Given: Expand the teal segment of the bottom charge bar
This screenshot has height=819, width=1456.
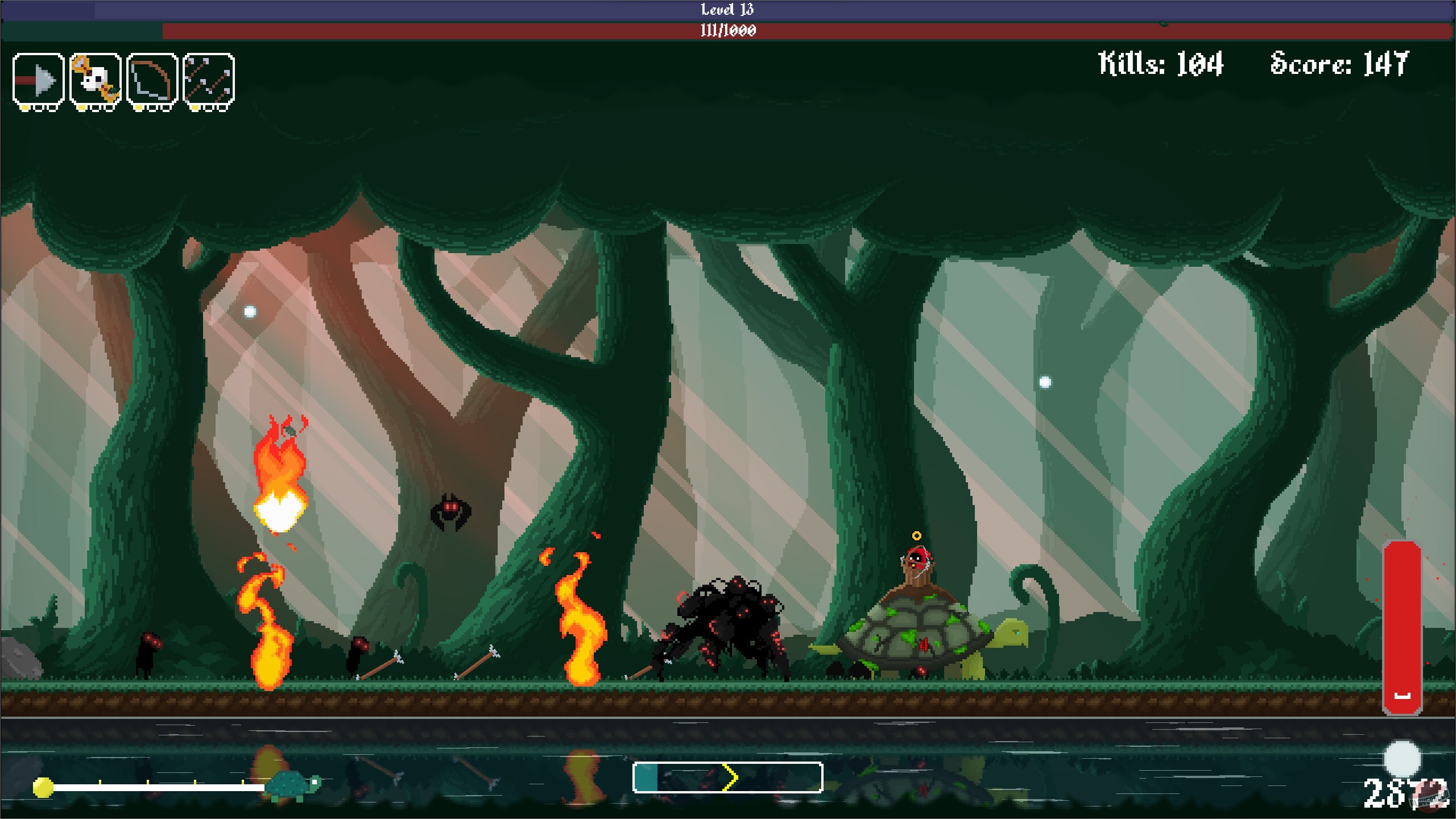Looking at the screenshot, I should (x=646, y=777).
